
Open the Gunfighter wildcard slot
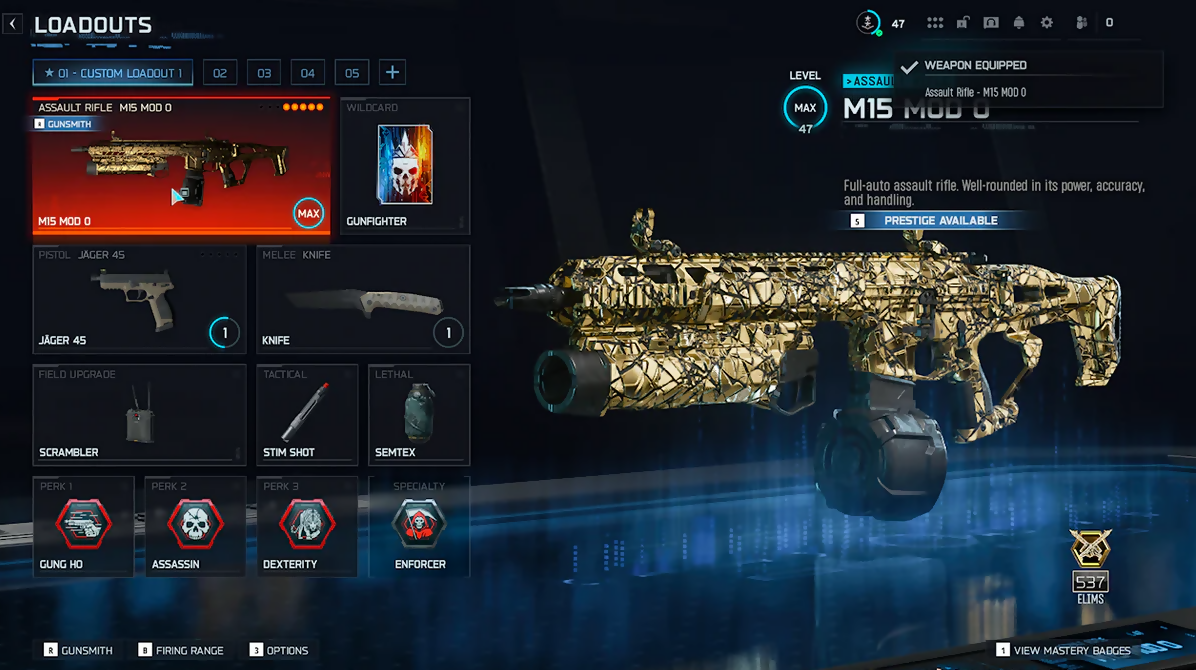click(x=405, y=166)
